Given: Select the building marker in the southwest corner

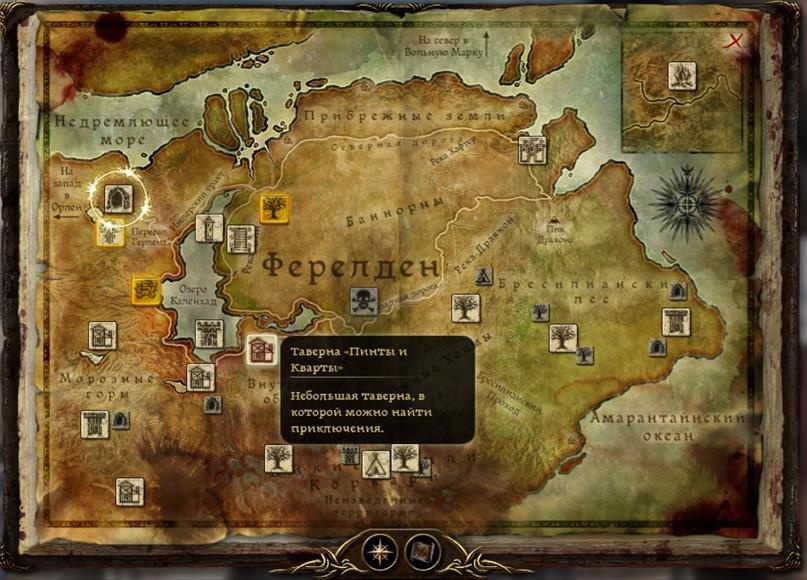Looking at the screenshot, I should pyautogui.click(x=129, y=491).
